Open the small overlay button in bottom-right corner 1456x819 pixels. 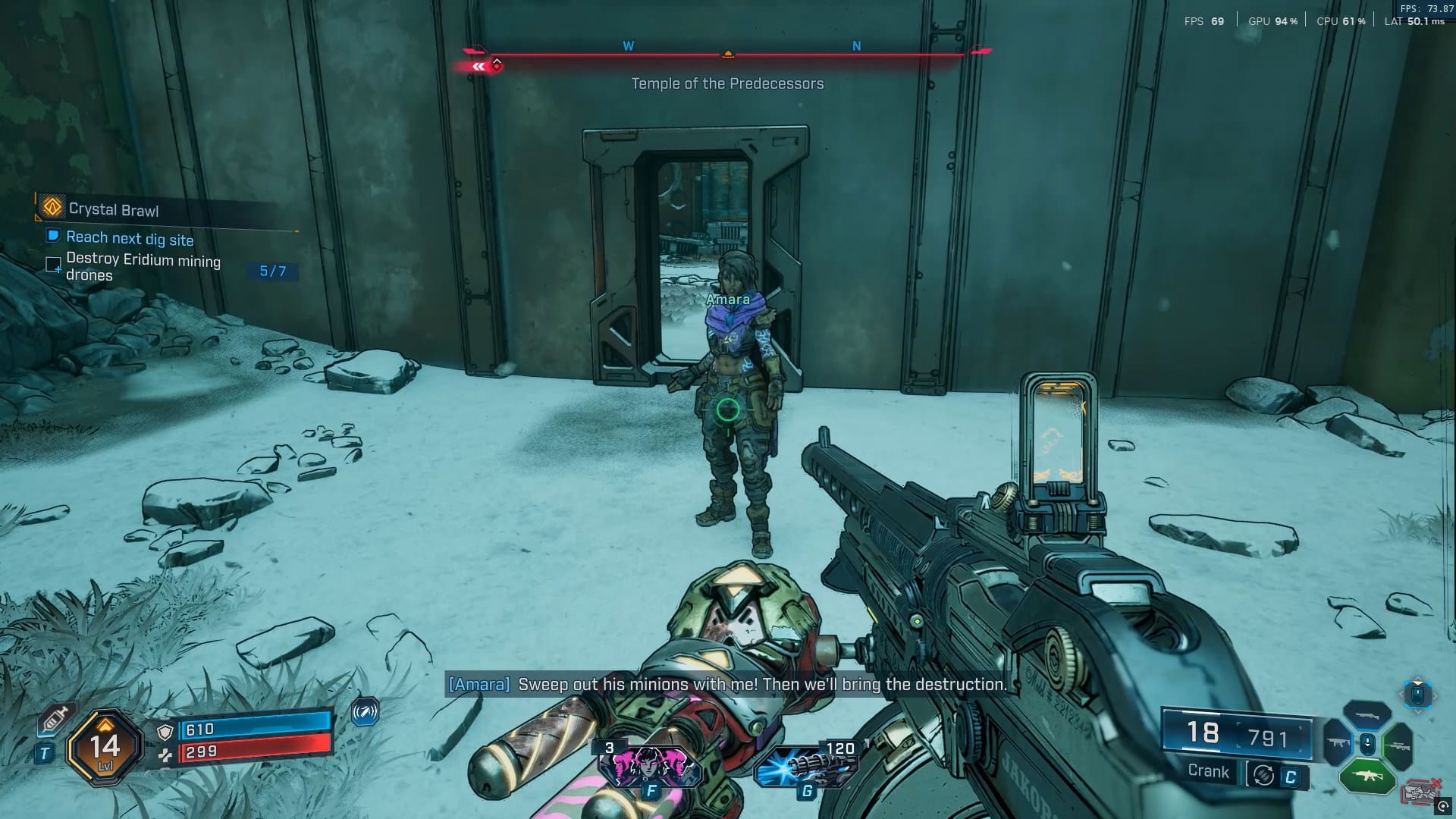(x=1442, y=807)
